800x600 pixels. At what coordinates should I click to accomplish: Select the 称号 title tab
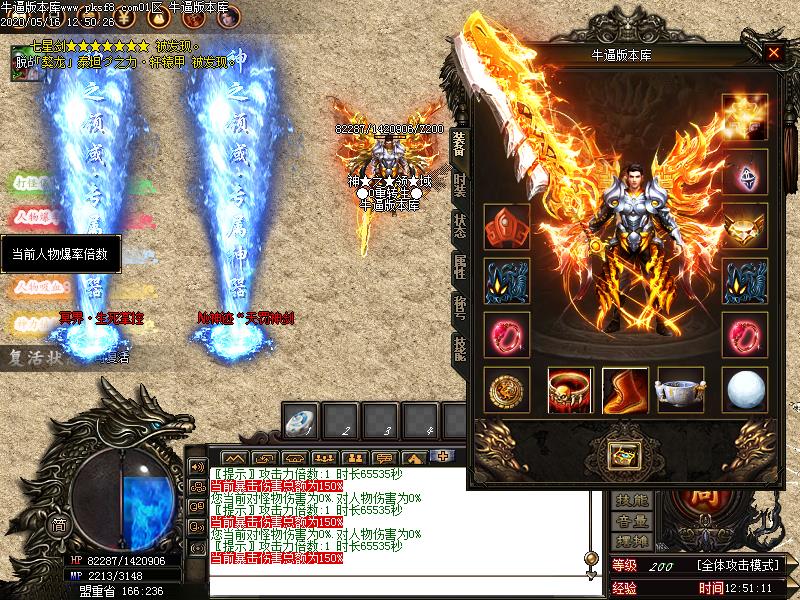pyautogui.click(x=459, y=307)
